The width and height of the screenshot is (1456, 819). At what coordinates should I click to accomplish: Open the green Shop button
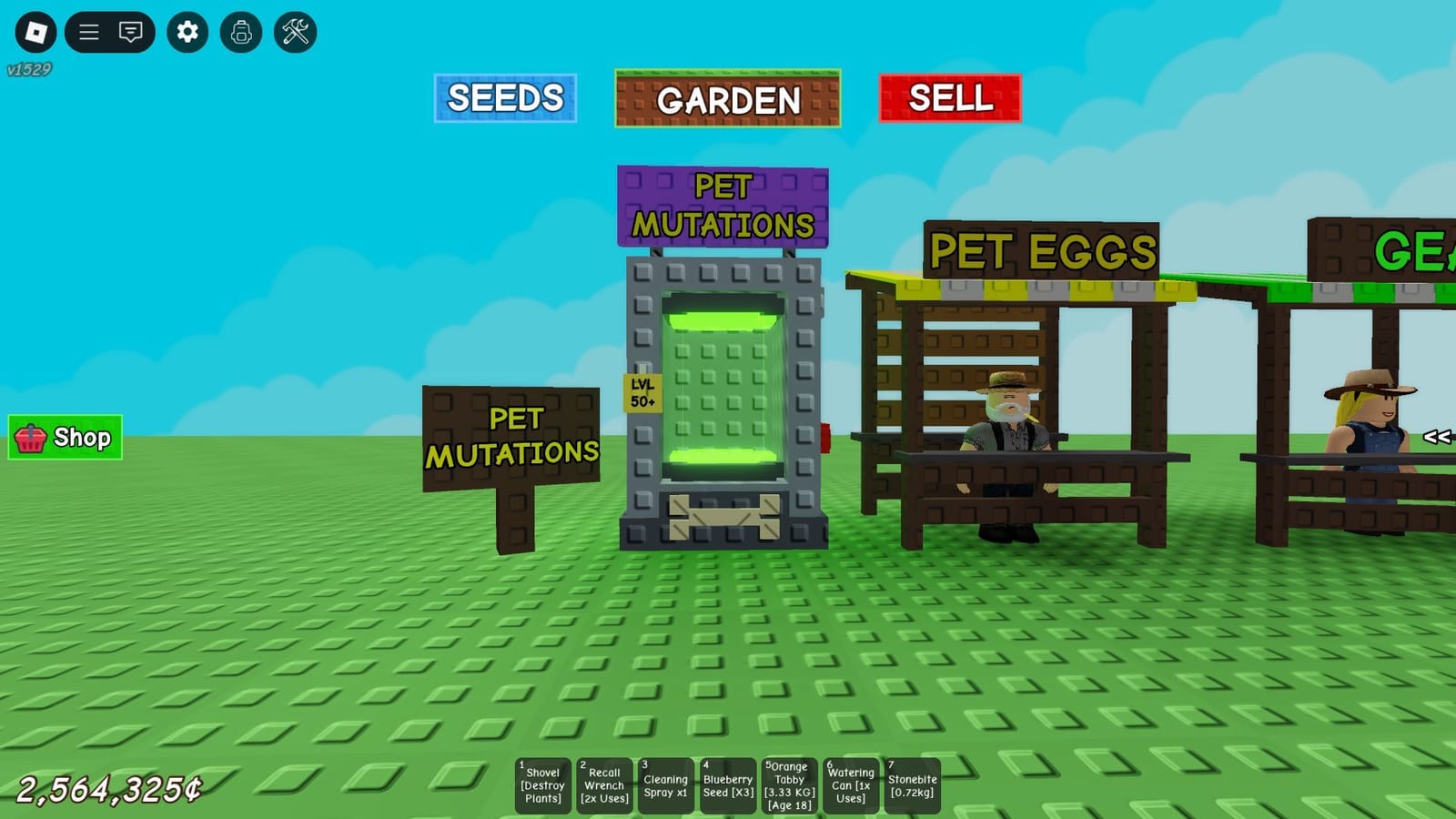point(65,438)
